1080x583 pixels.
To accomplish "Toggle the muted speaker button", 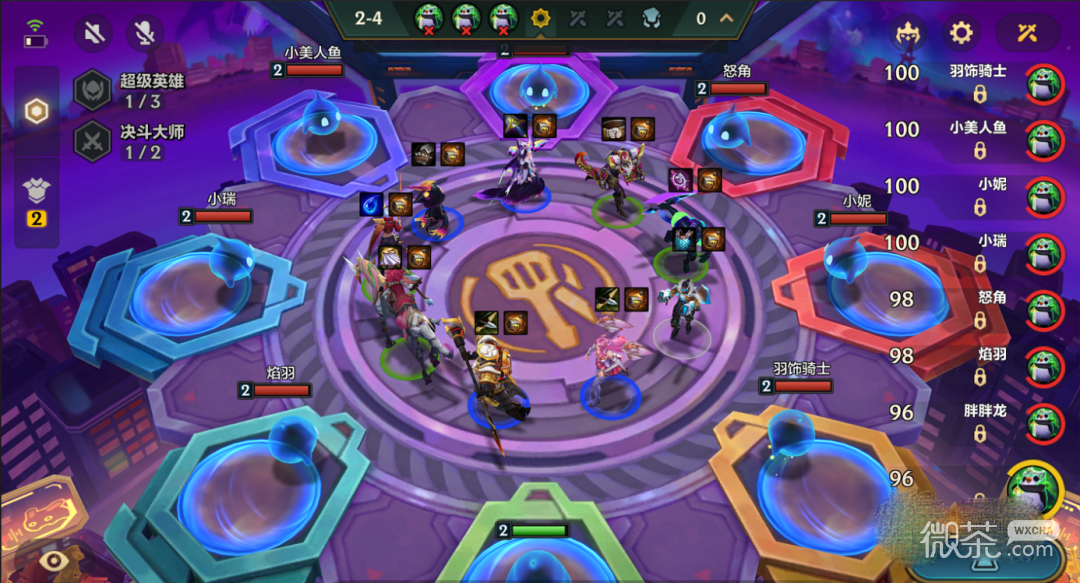I will [93, 33].
